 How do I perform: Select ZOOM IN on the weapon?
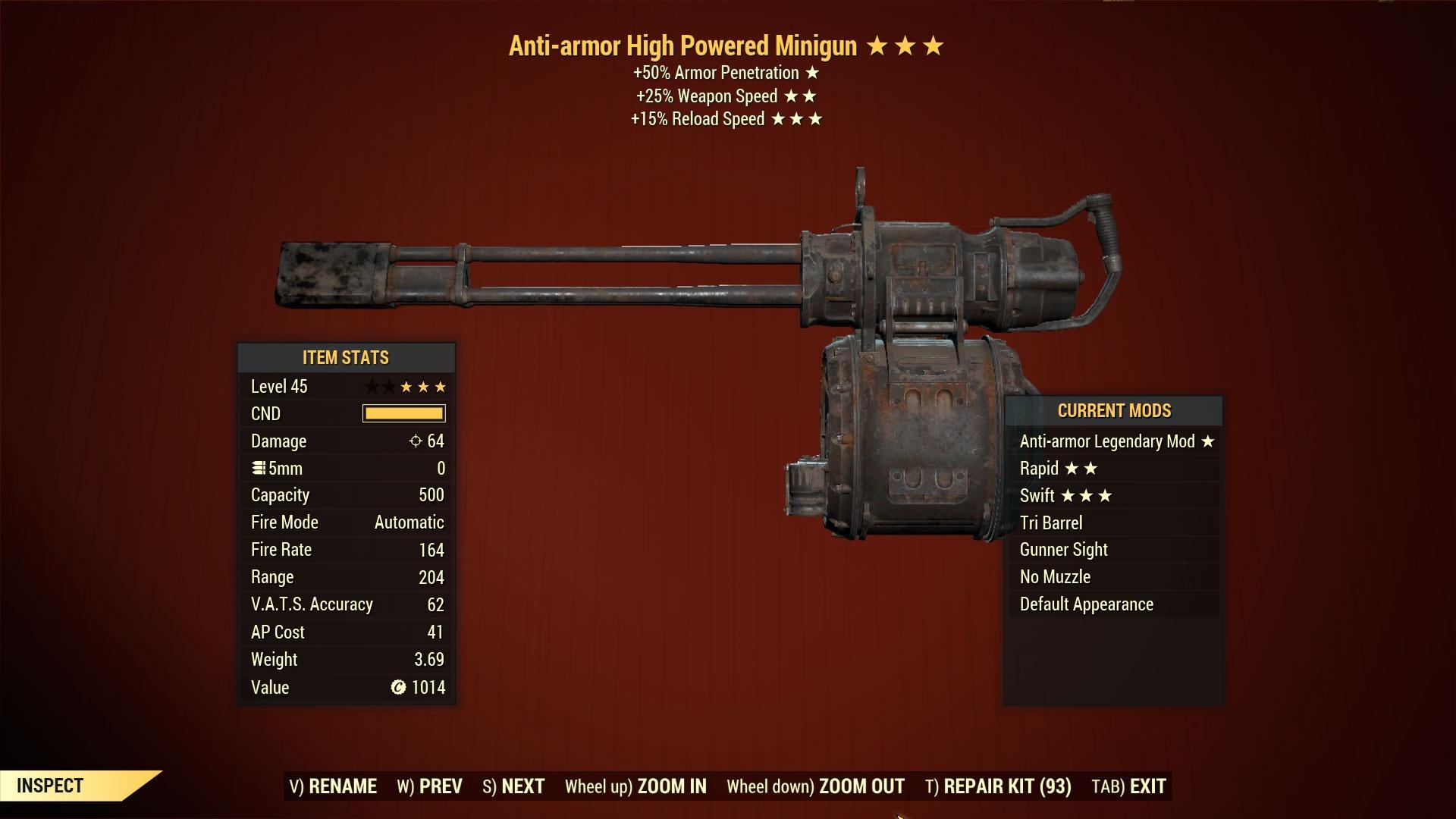(x=635, y=786)
